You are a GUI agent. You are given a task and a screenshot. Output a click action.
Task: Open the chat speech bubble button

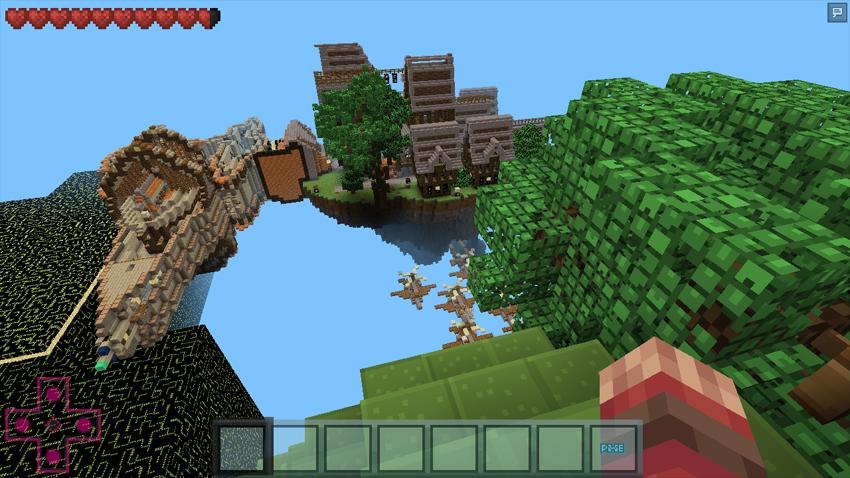click(x=836, y=12)
